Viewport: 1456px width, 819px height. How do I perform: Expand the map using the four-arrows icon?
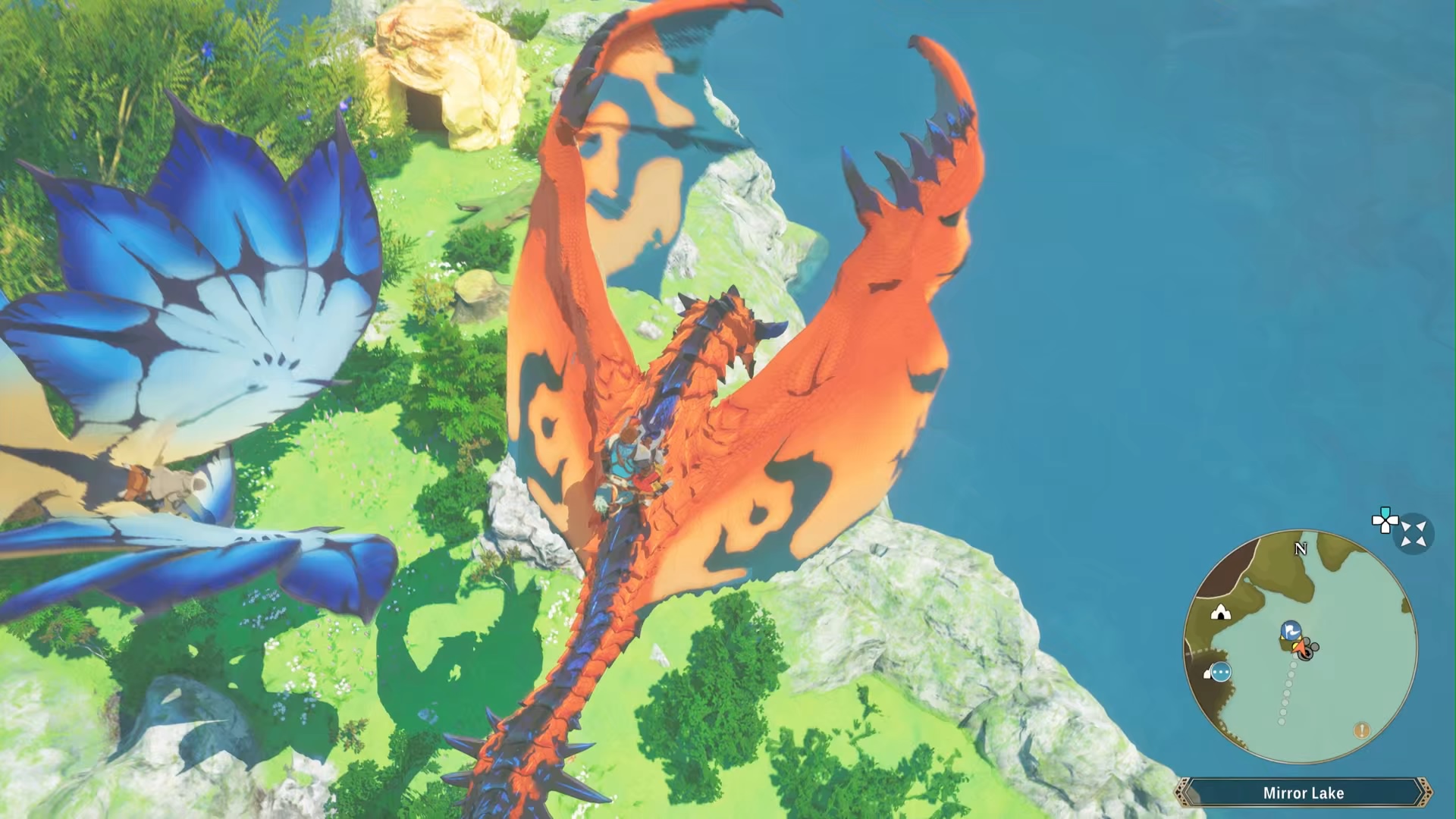(x=1414, y=534)
